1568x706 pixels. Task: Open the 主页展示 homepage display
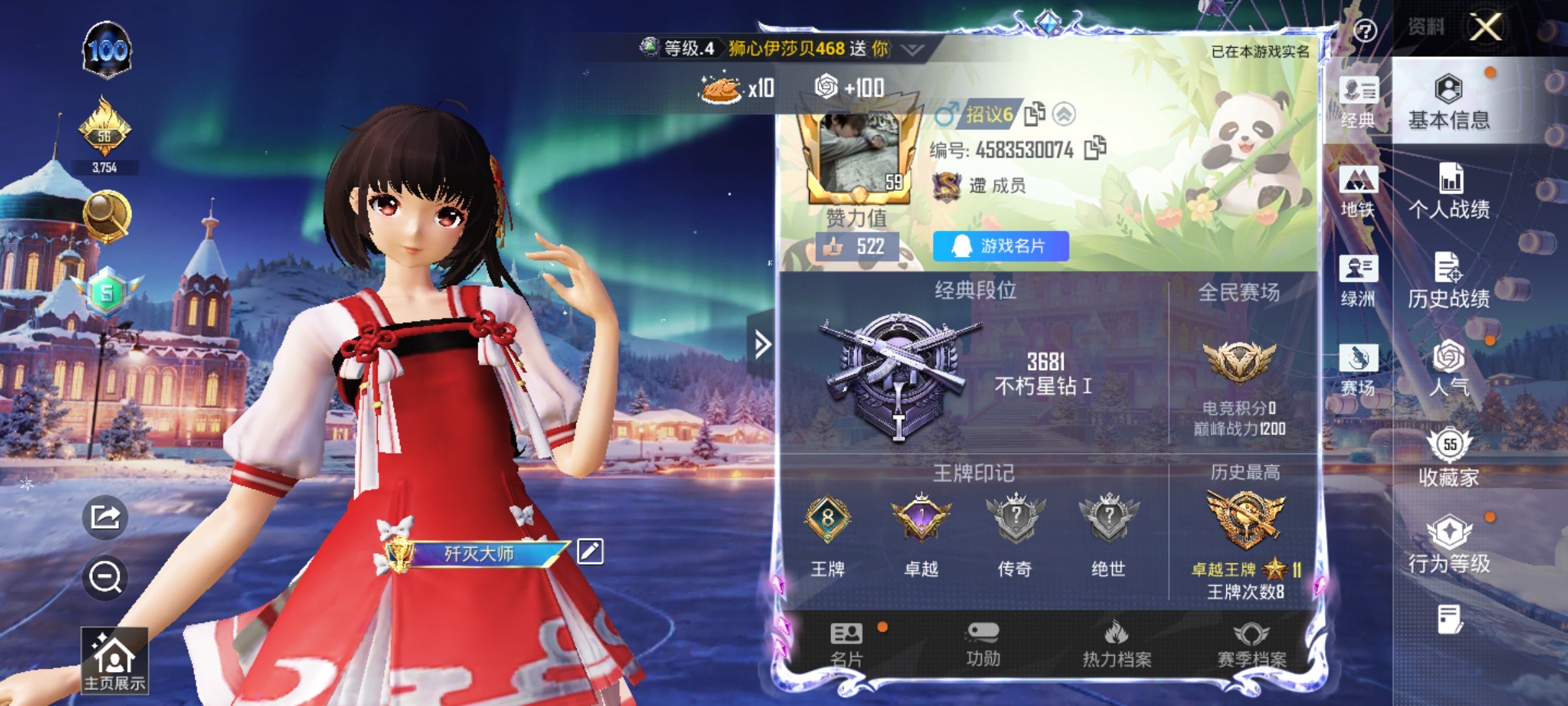click(x=114, y=660)
